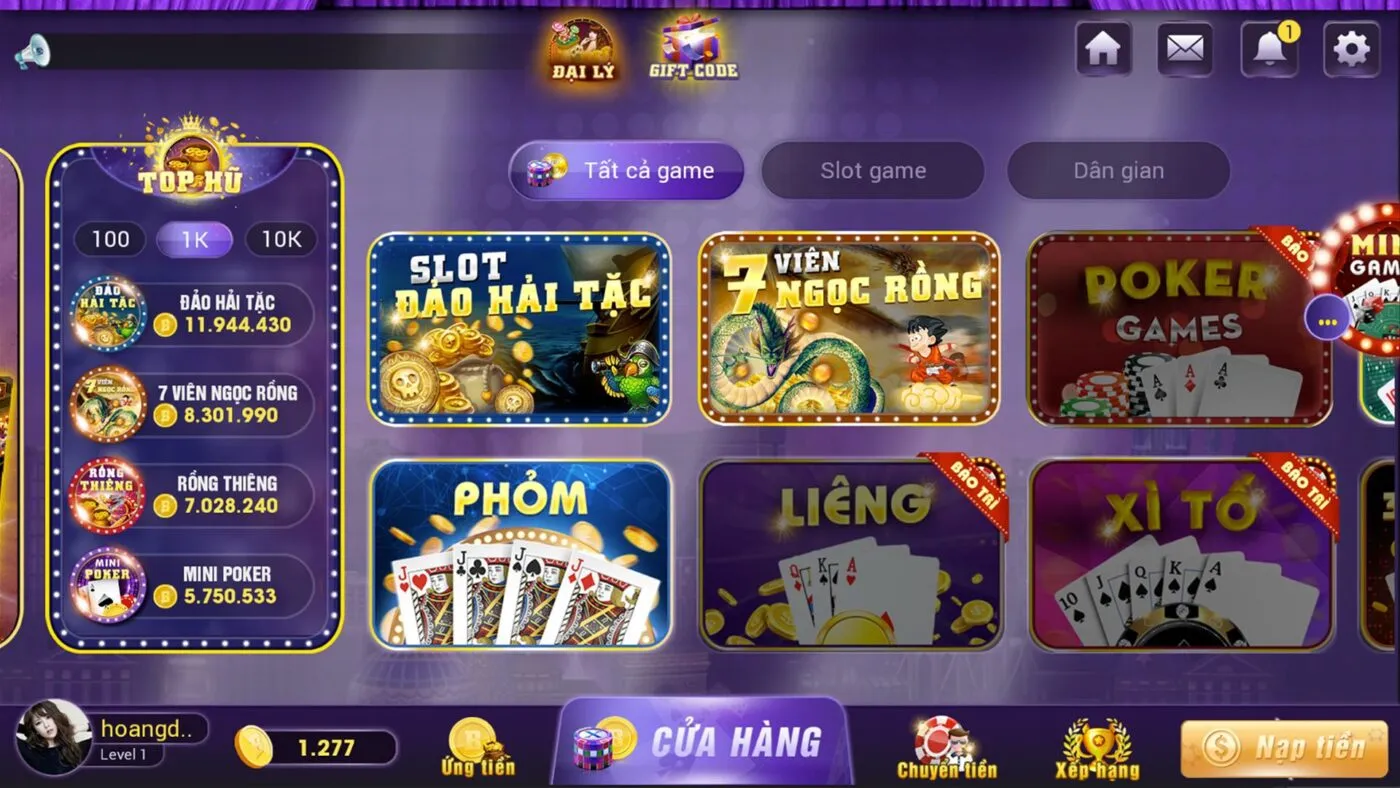The image size is (1400, 788).
Task: Expand the floating three-dots menu on right edge
Action: (1327, 318)
